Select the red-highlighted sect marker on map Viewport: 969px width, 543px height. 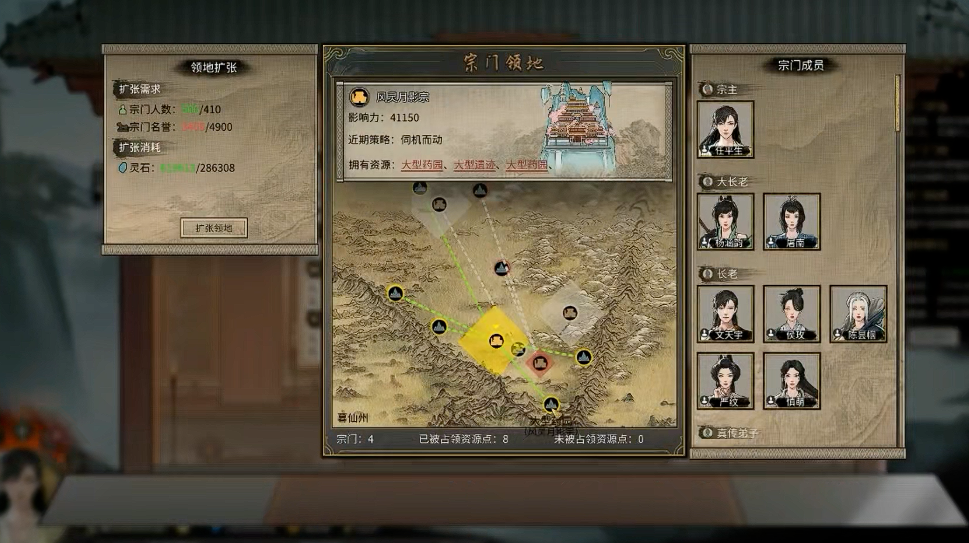coord(541,362)
